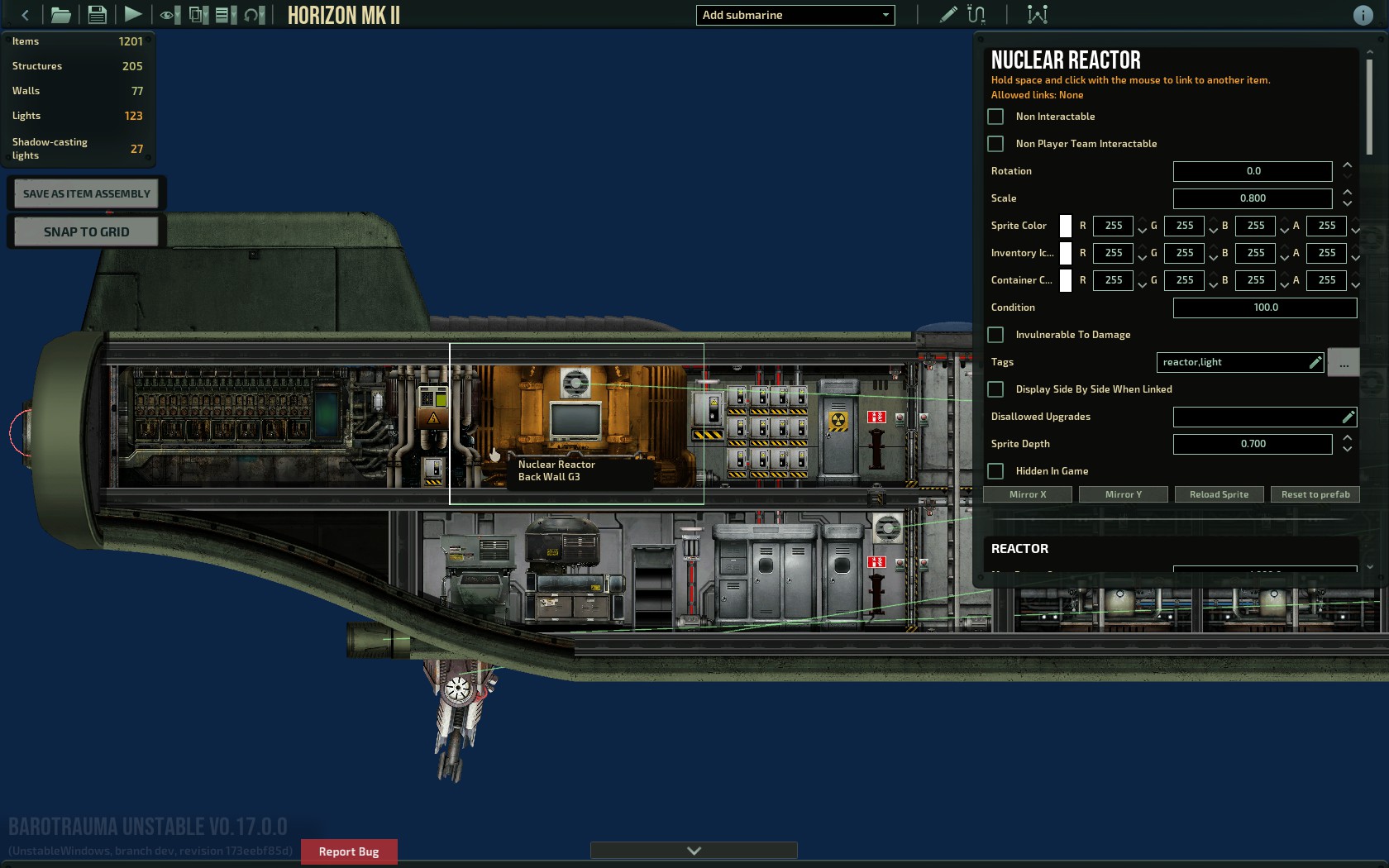This screenshot has height=868, width=1389.
Task: Toggle the Non Interactable checkbox
Action: pos(996,117)
